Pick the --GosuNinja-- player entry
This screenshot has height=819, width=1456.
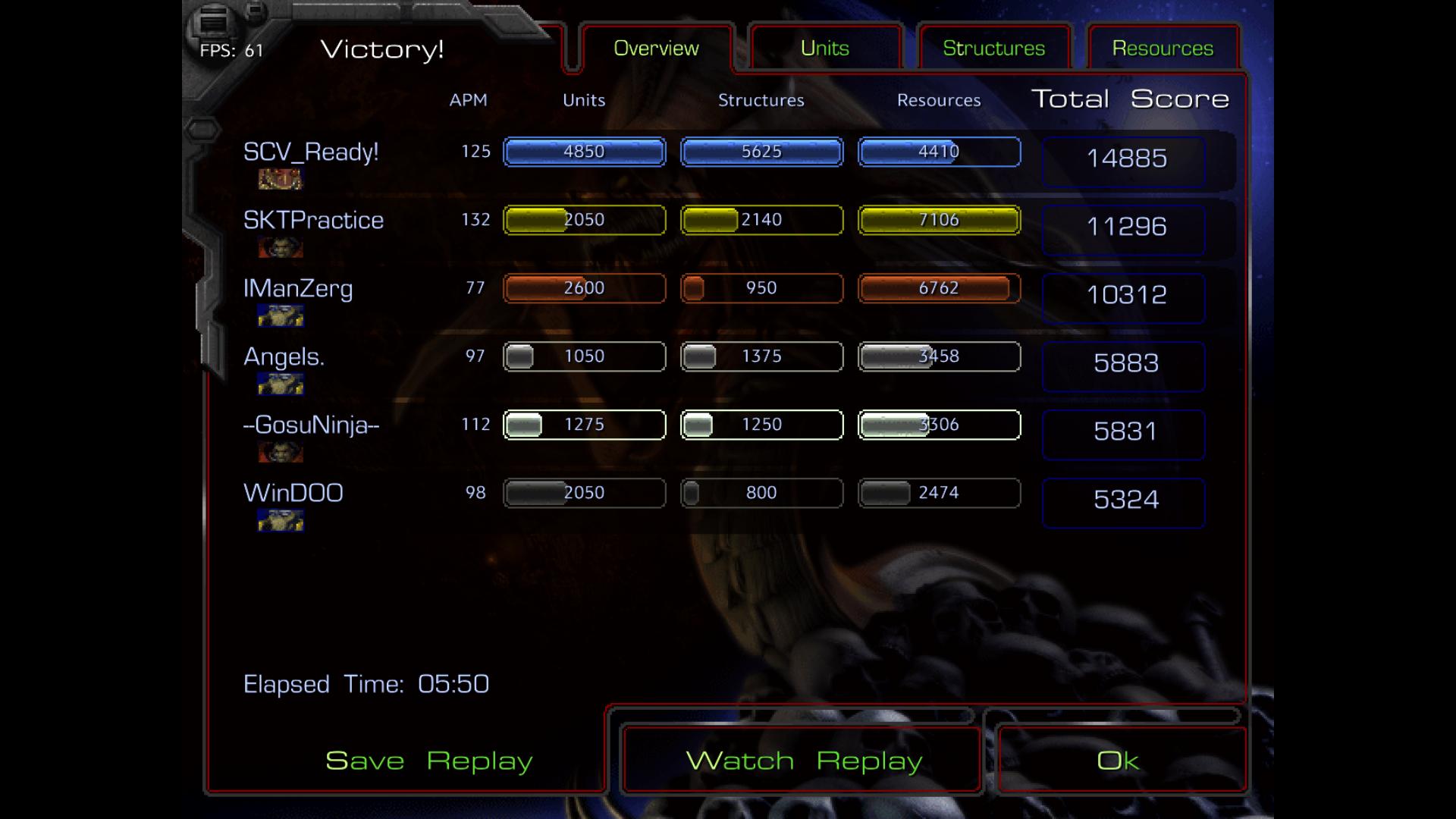(x=311, y=425)
